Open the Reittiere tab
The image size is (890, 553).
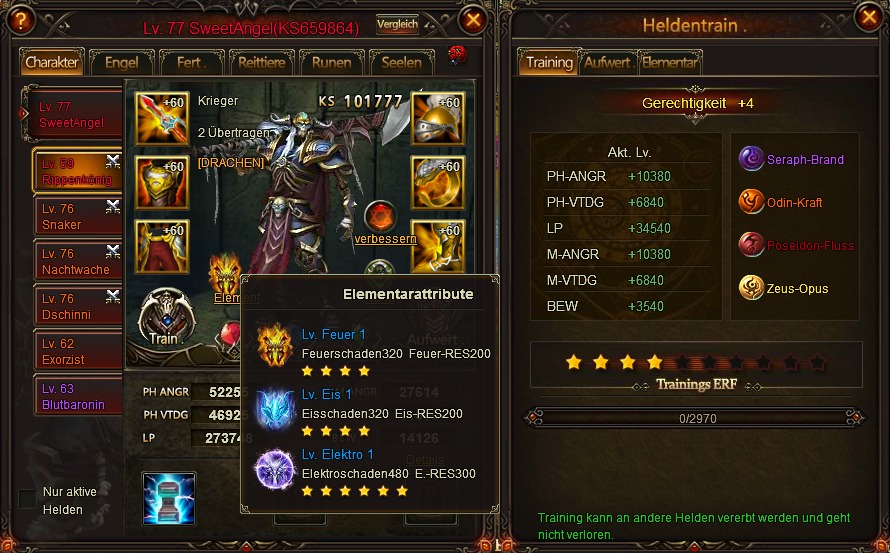(261, 62)
